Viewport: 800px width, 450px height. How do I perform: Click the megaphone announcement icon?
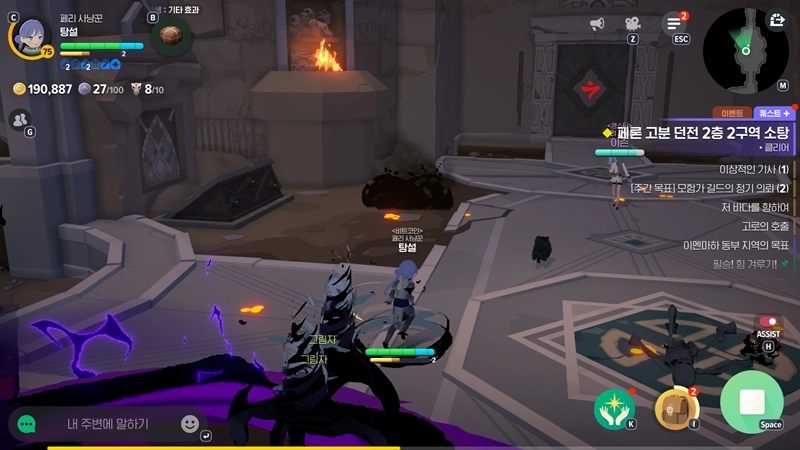point(597,23)
